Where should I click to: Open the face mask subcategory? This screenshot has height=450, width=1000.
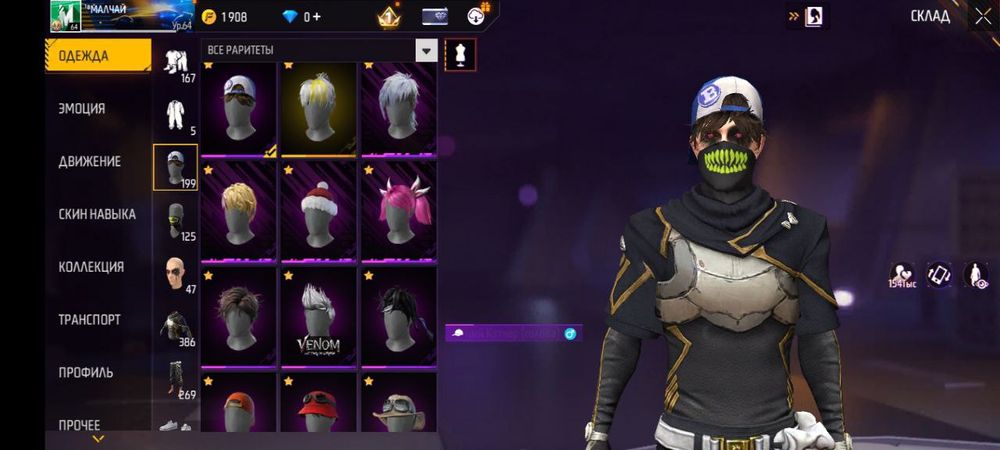coord(175,220)
